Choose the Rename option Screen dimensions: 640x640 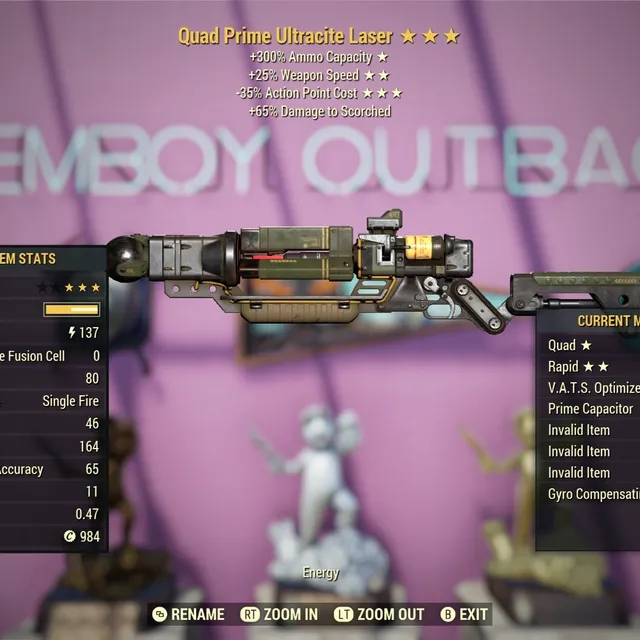coord(190,614)
